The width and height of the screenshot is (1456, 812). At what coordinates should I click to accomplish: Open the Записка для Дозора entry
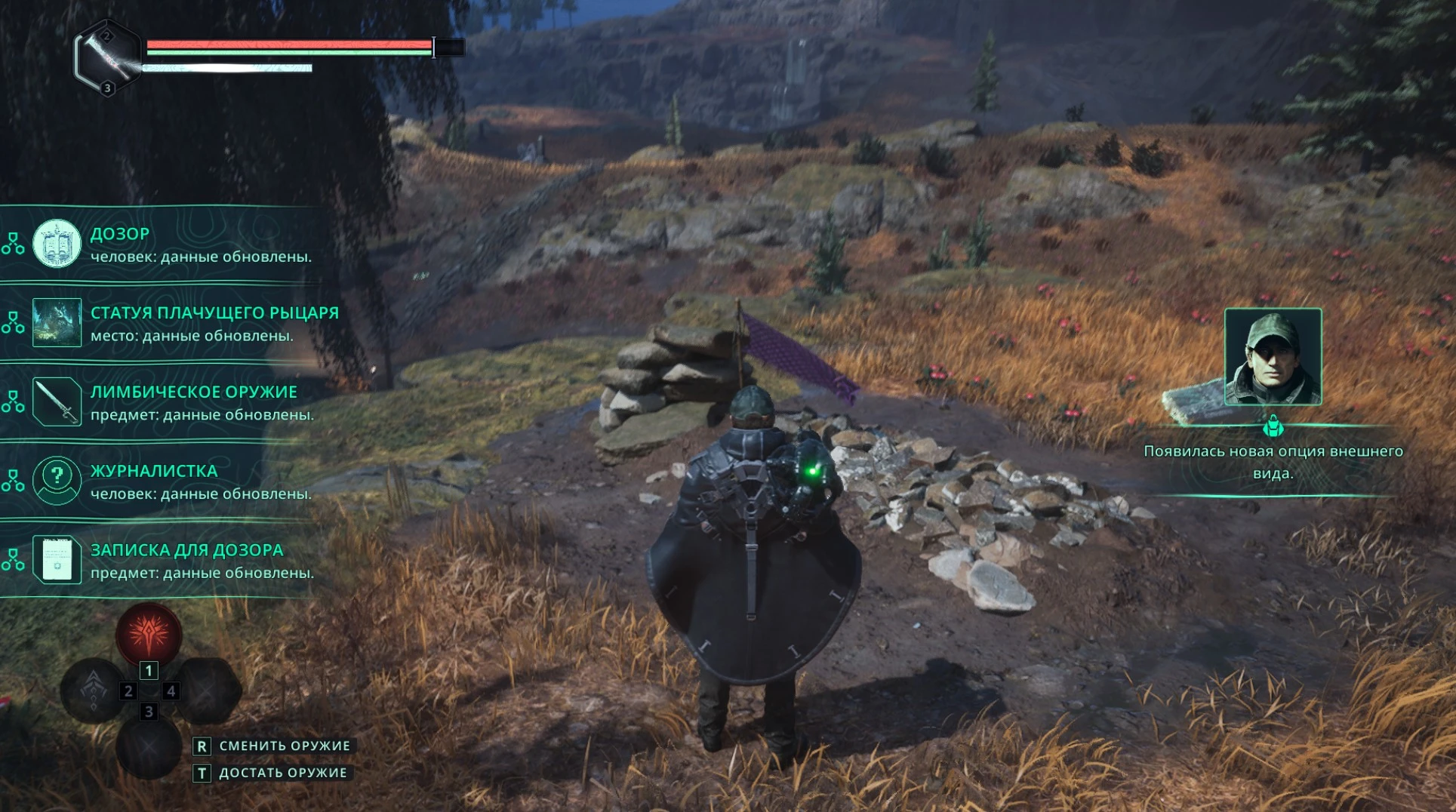pyautogui.click(x=174, y=560)
